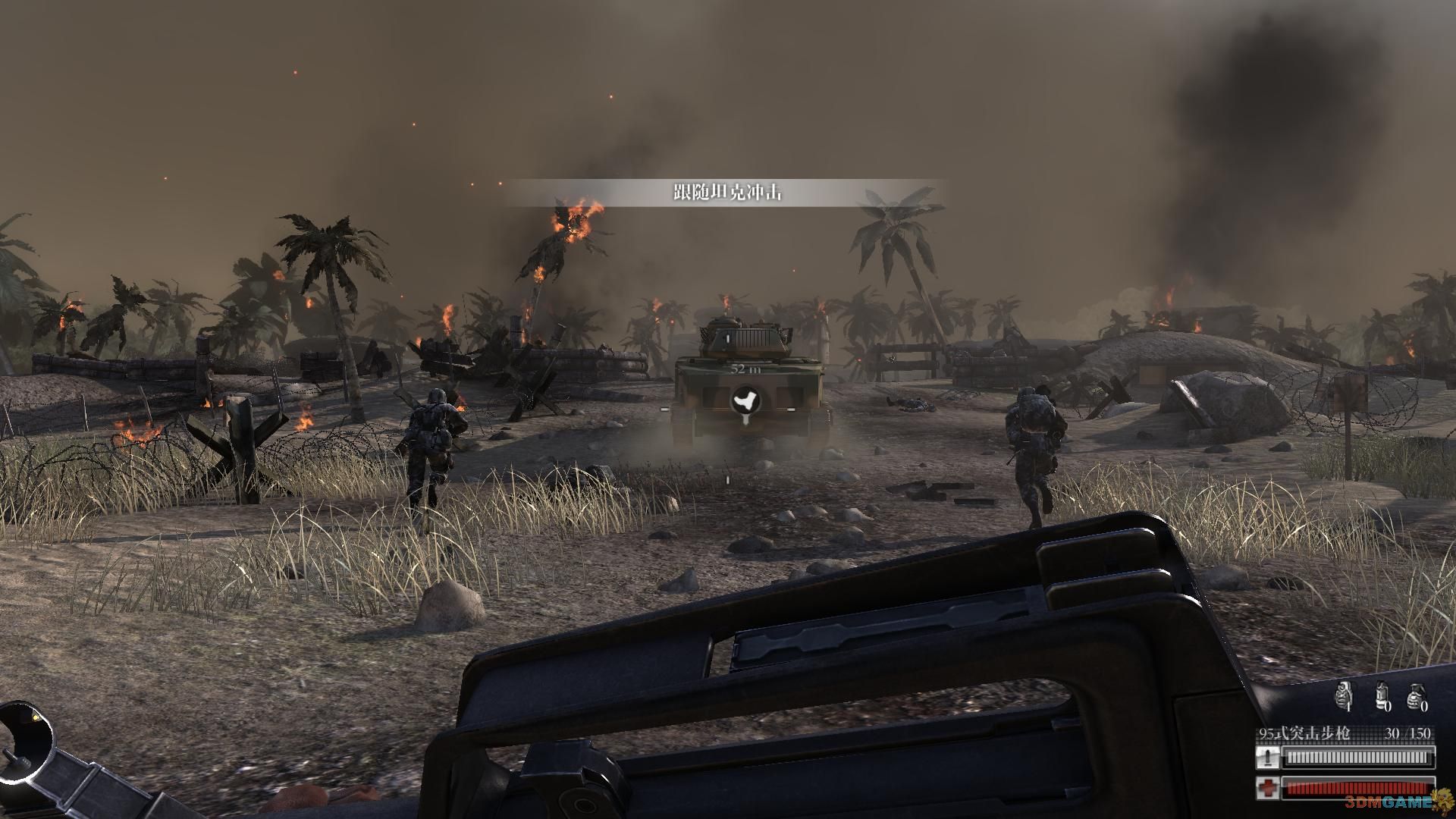Image resolution: width=1456 pixels, height=819 pixels.
Task: Click the bullet icon beside the ammo bar
Action: 1267,758
